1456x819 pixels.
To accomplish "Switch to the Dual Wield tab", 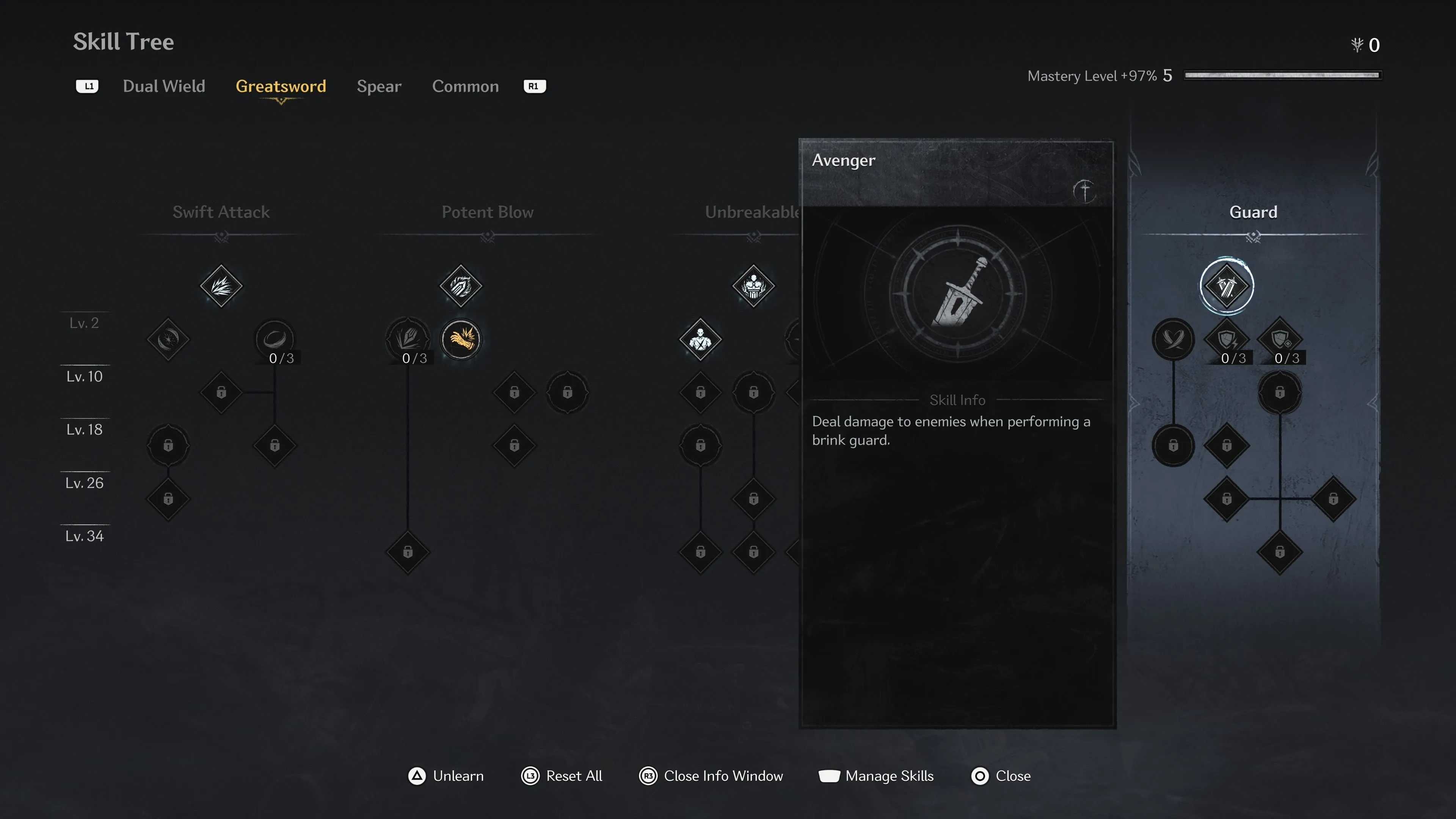I will (164, 86).
